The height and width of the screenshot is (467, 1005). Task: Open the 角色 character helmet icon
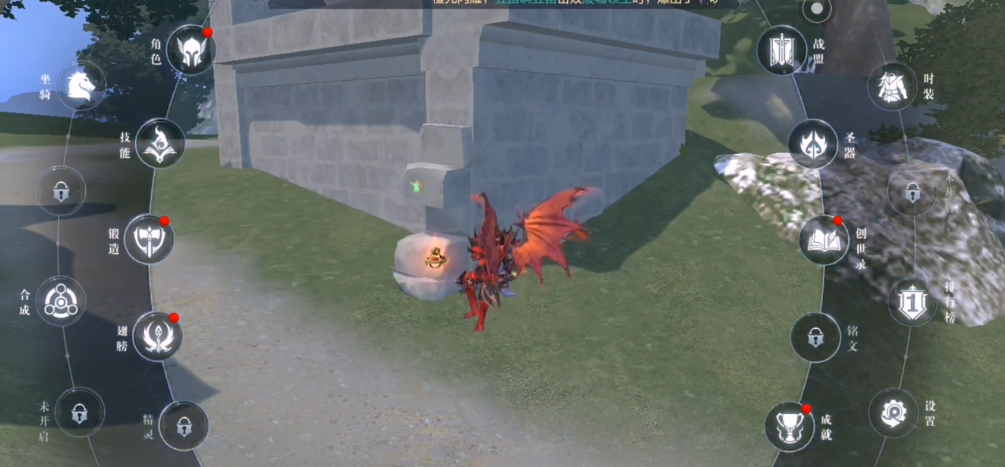click(190, 50)
